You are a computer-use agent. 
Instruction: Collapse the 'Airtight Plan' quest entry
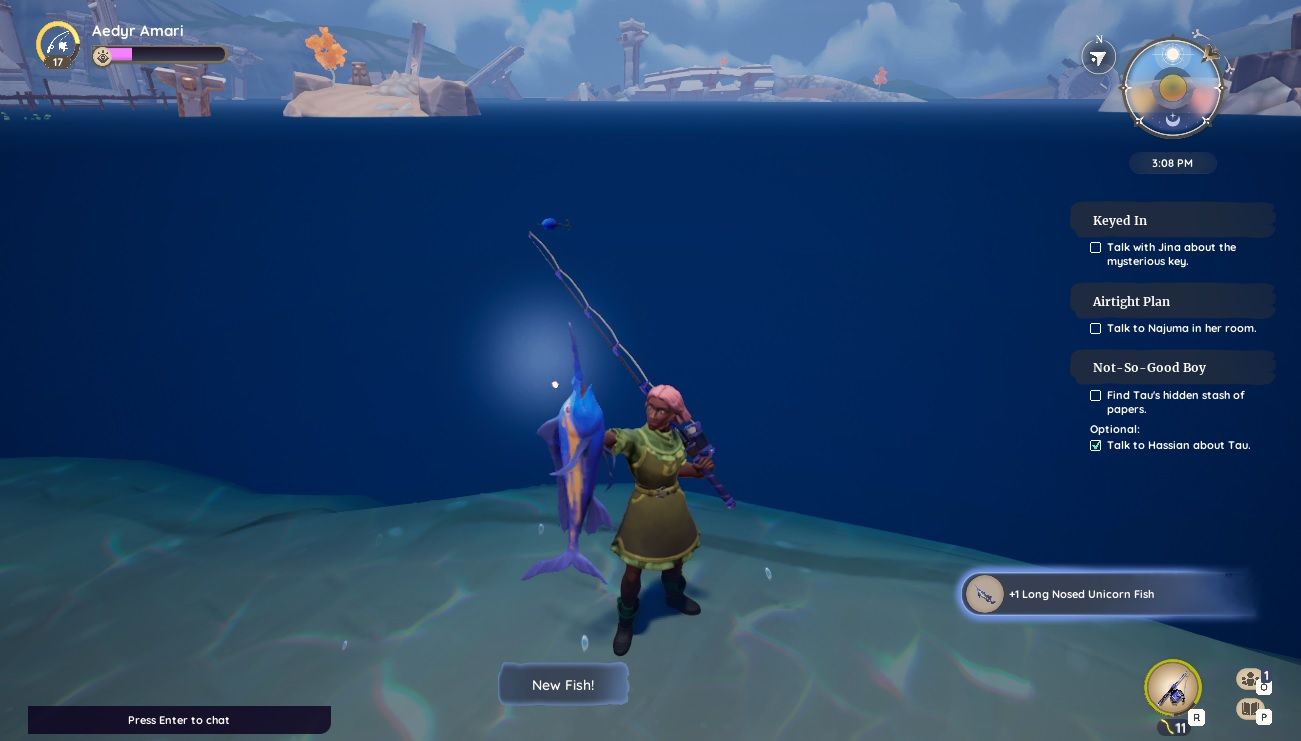[x=1131, y=301]
